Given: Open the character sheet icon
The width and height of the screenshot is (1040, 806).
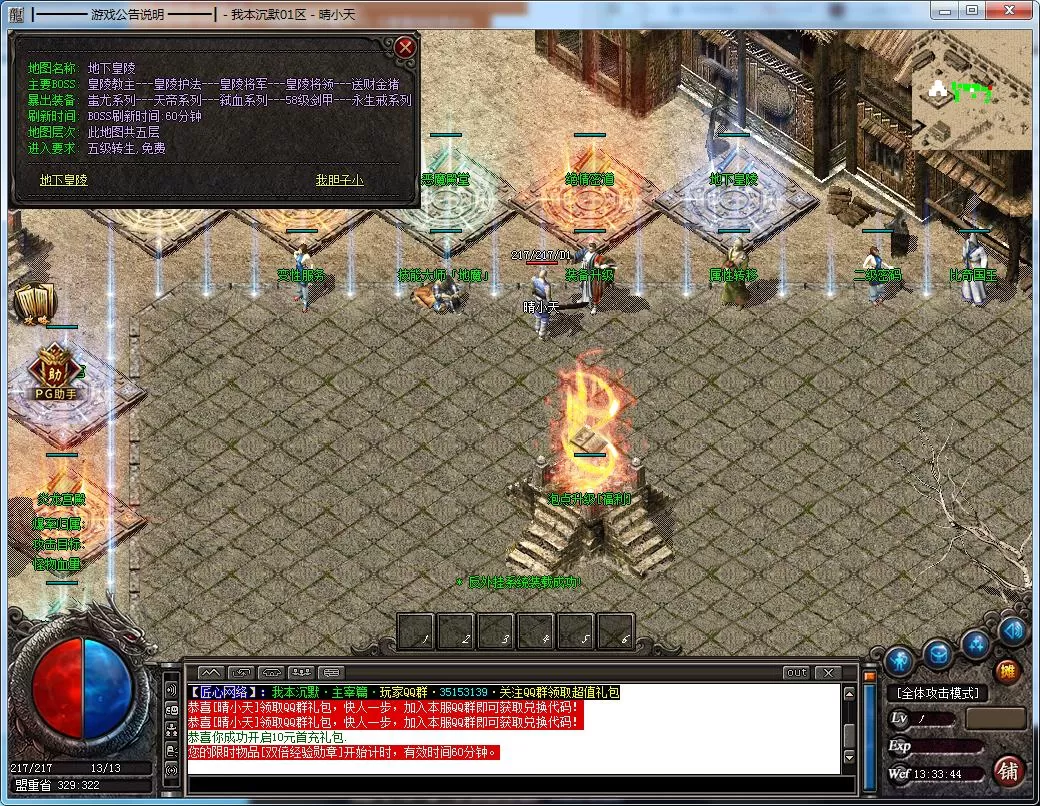Looking at the screenshot, I should [898, 661].
